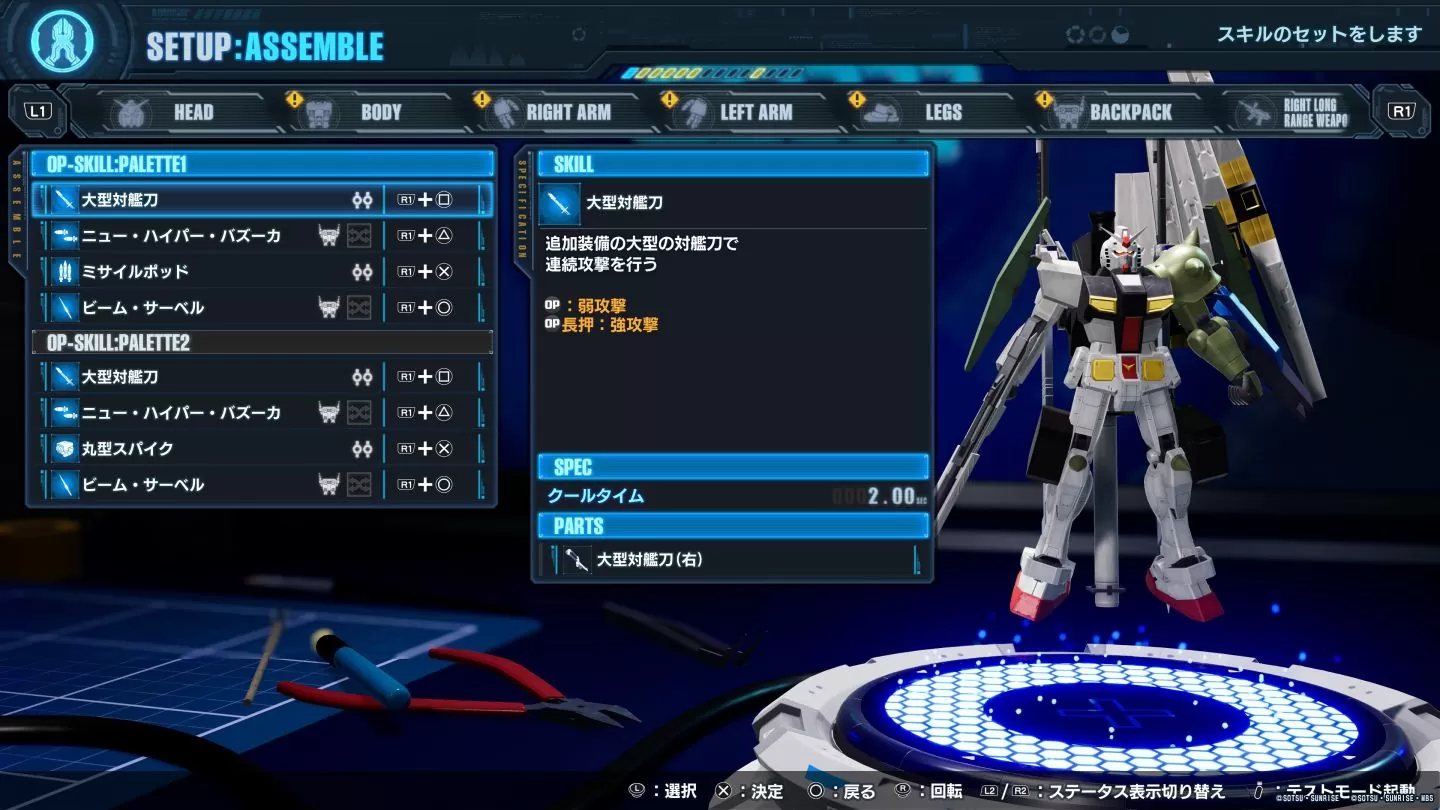
Task: Open the LEFT ARM tab
Action: click(x=738, y=112)
